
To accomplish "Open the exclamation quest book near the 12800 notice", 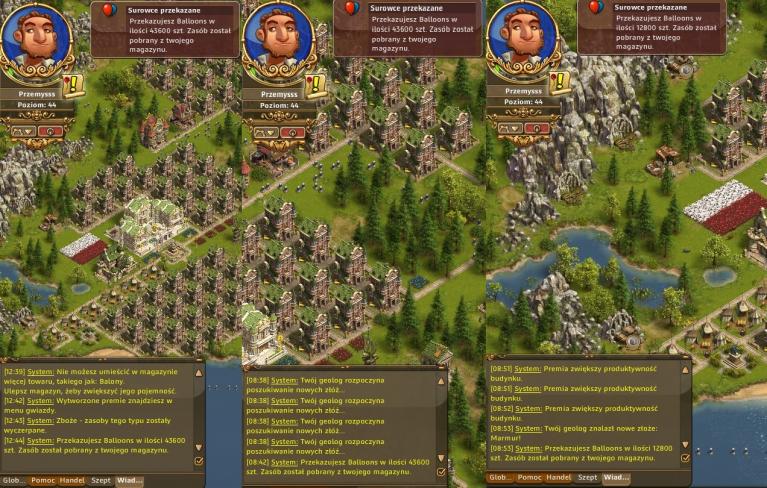I will pyautogui.click(x=558, y=82).
